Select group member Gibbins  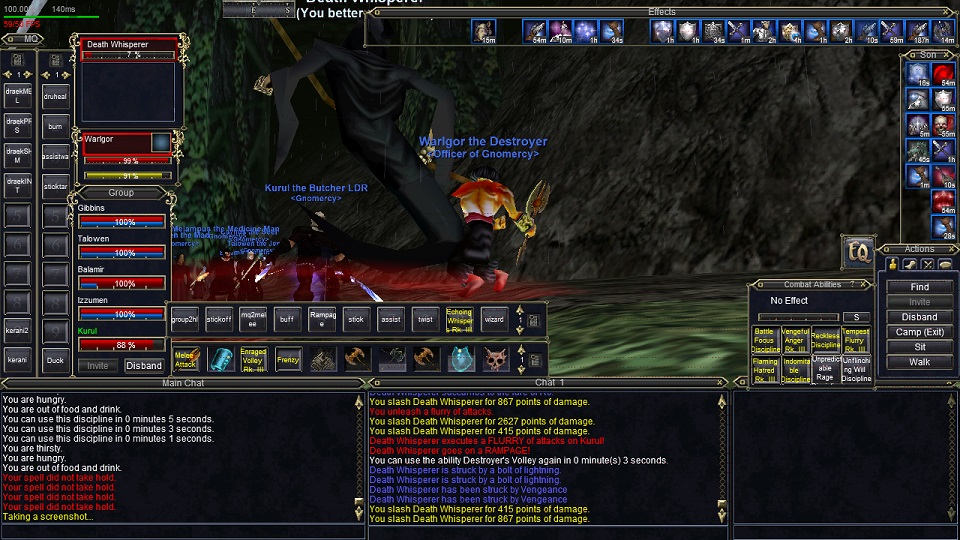click(x=121, y=215)
